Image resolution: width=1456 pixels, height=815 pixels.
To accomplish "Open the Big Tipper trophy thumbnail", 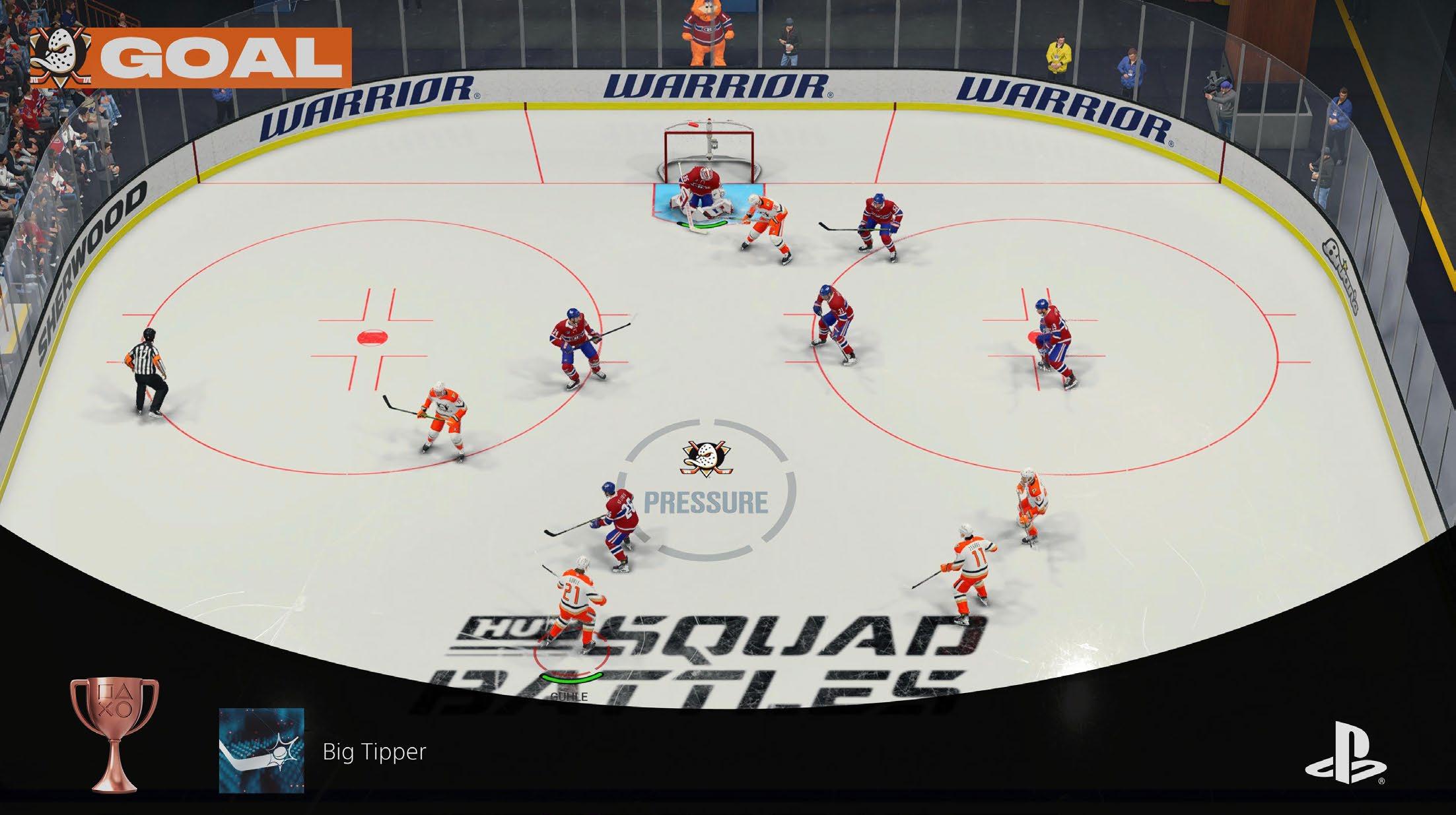I will tap(261, 750).
